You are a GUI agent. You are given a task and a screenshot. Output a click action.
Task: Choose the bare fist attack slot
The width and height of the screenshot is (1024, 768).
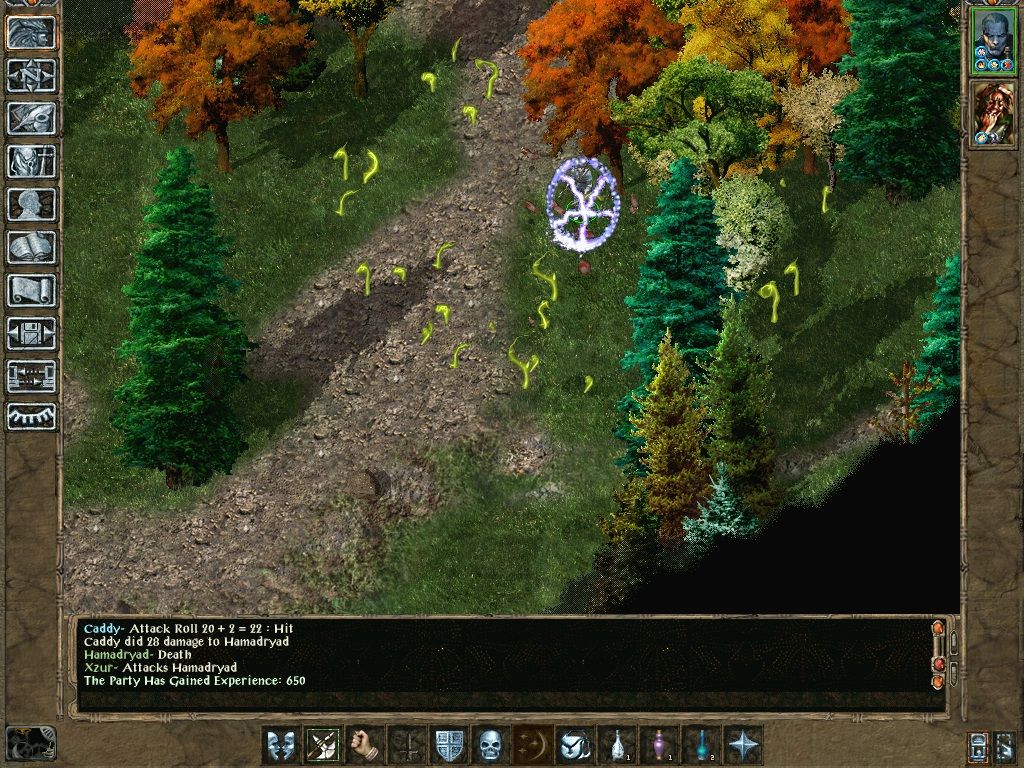click(364, 745)
